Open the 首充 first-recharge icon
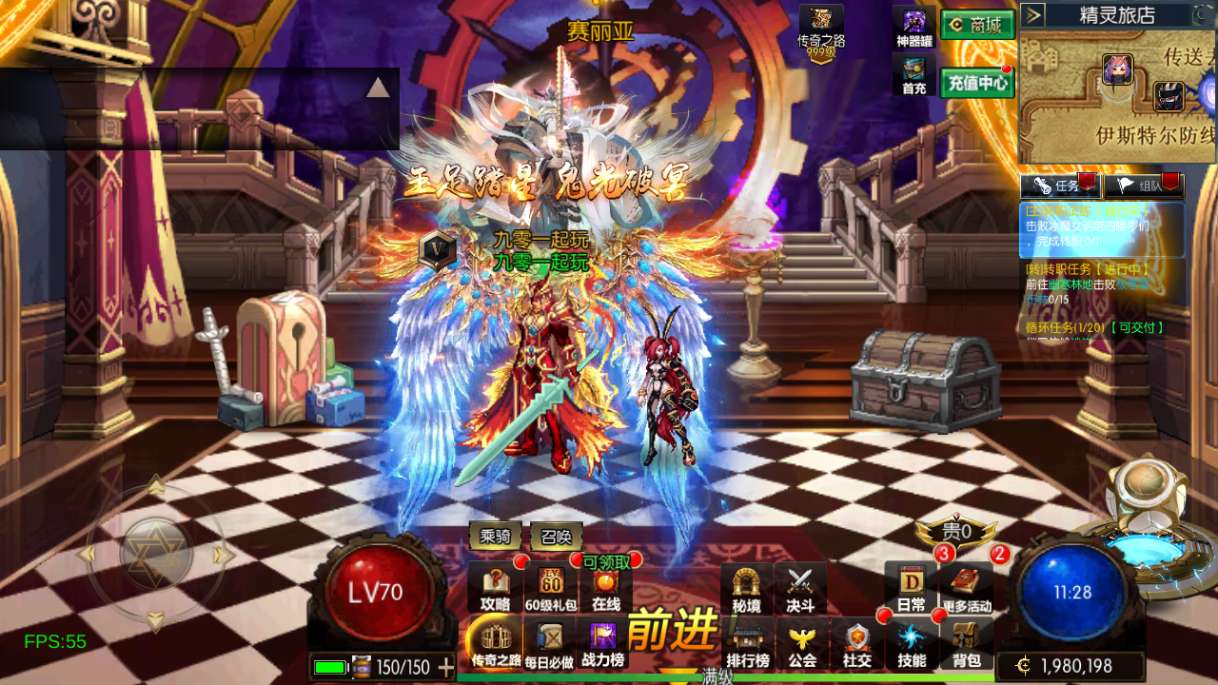 [x=914, y=74]
